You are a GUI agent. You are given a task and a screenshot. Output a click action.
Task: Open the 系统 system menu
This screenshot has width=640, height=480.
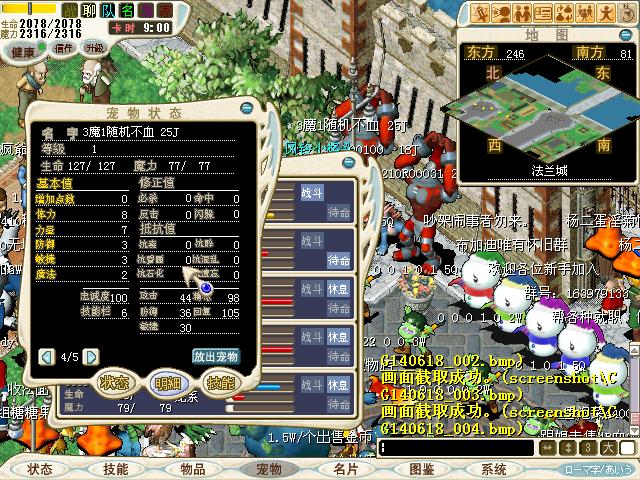[x=494, y=469]
